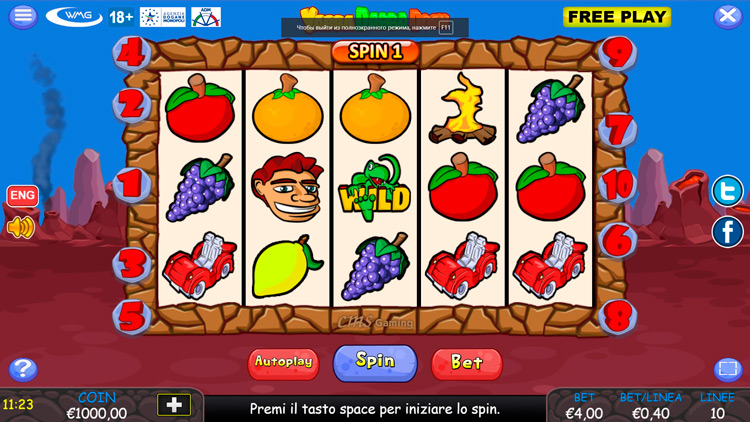Share on Twitter
Image resolution: width=750 pixels, height=422 pixels.
[x=727, y=190]
